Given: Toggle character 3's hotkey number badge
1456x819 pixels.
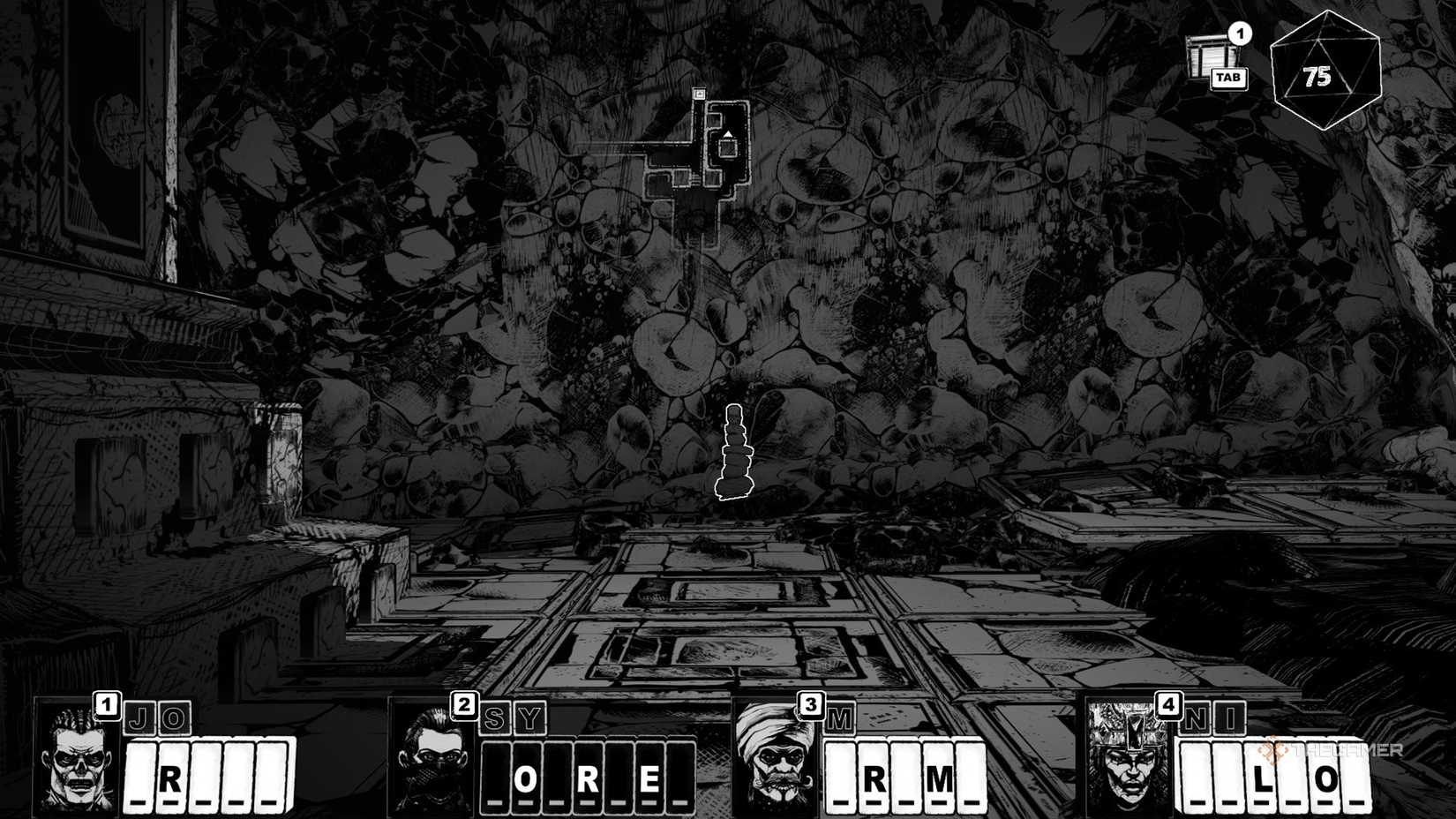Looking at the screenshot, I should pyautogui.click(x=813, y=704).
